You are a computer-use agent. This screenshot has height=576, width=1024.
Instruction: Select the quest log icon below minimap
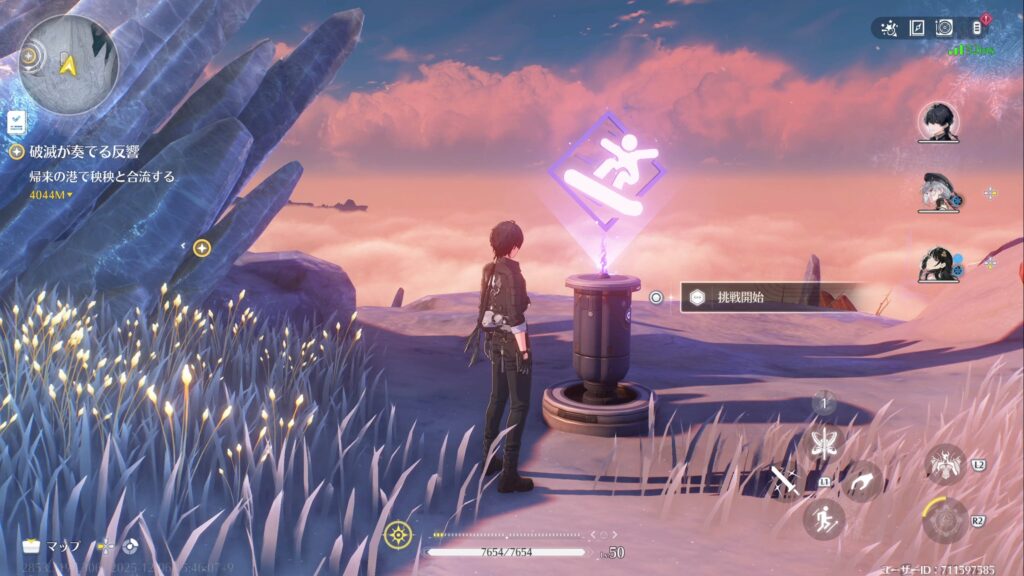[17, 122]
